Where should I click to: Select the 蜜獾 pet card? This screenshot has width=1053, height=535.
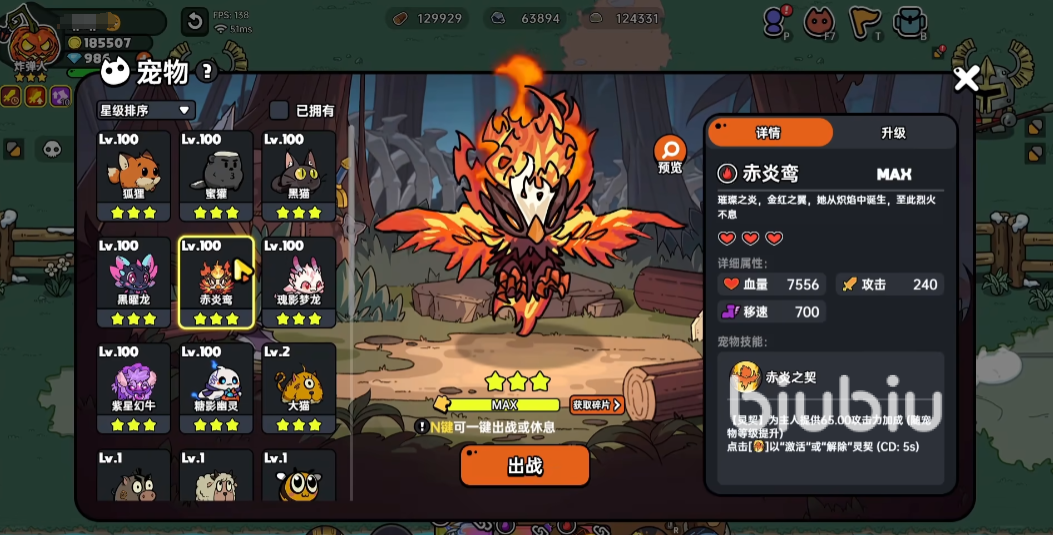click(216, 176)
